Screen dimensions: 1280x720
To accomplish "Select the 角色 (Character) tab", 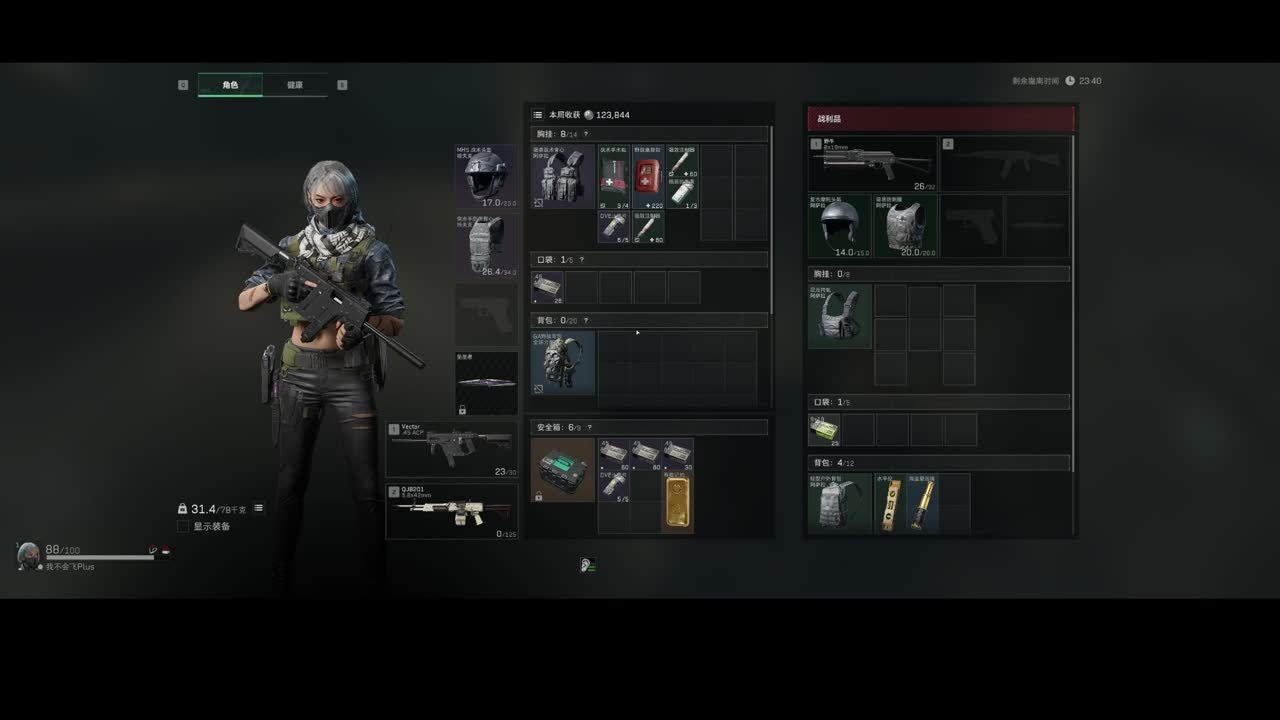I will click(x=230, y=85).
